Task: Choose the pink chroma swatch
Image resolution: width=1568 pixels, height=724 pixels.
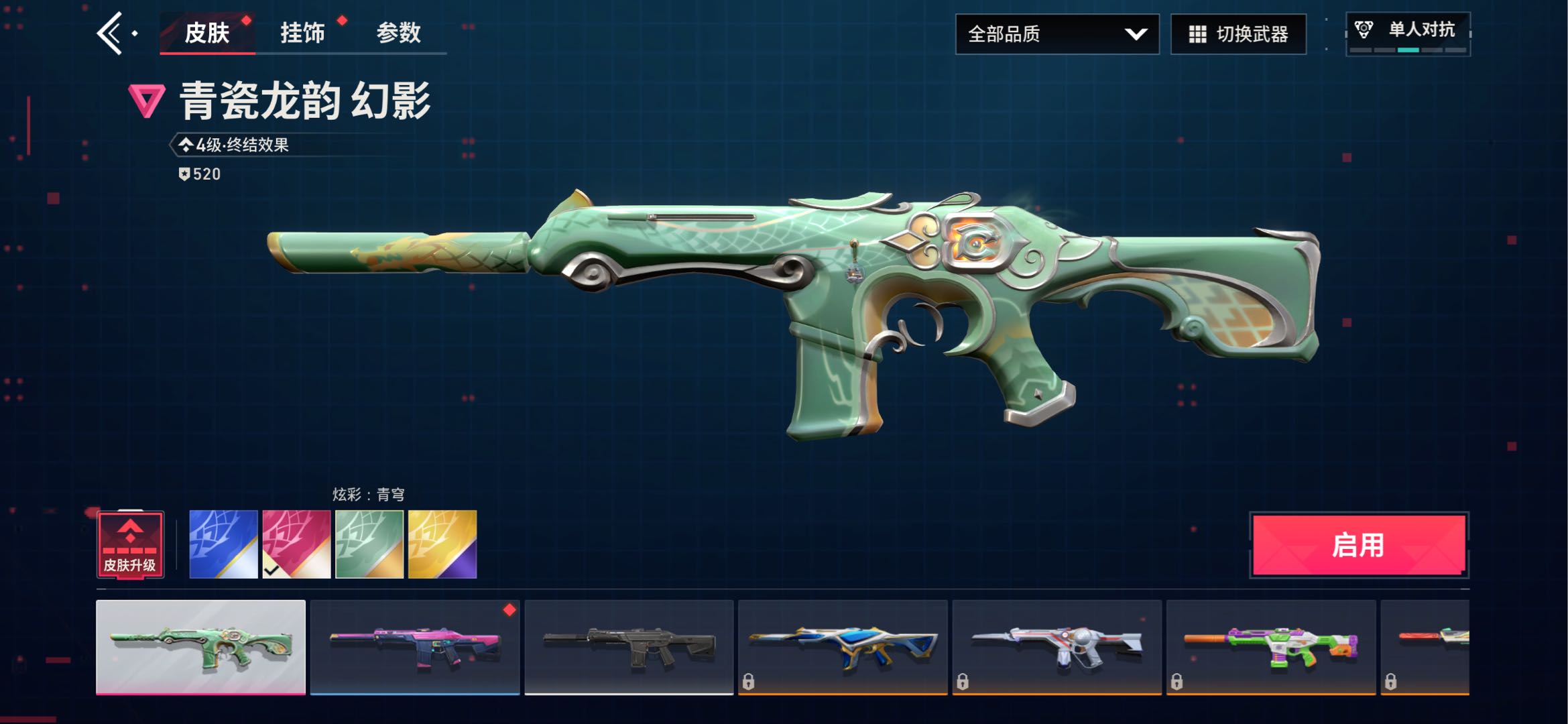Action: click(296, 544)
